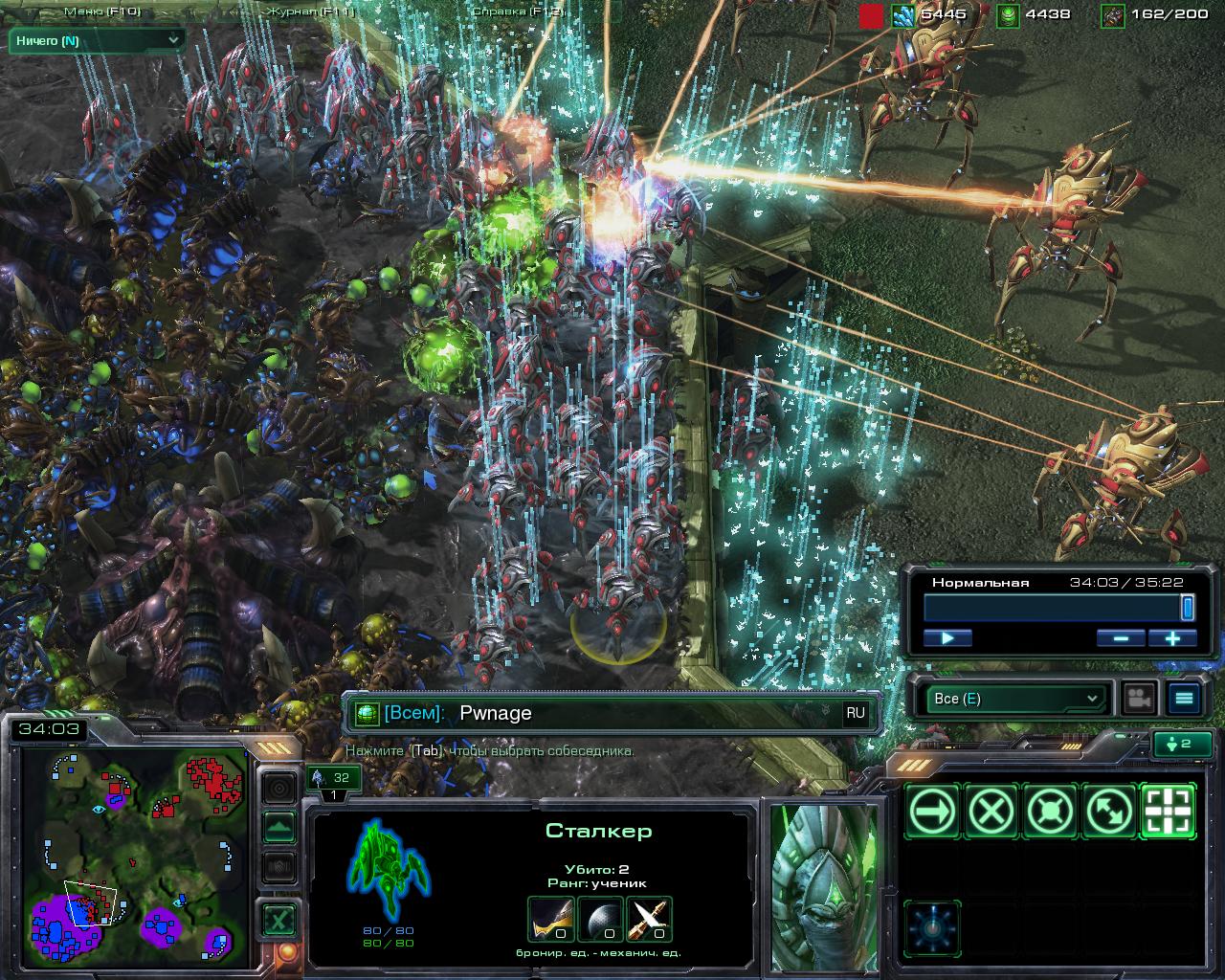This screenshot has width=1225, height=980.
Task: Open the Меню (F10) game menu
Action: point(102,12)
